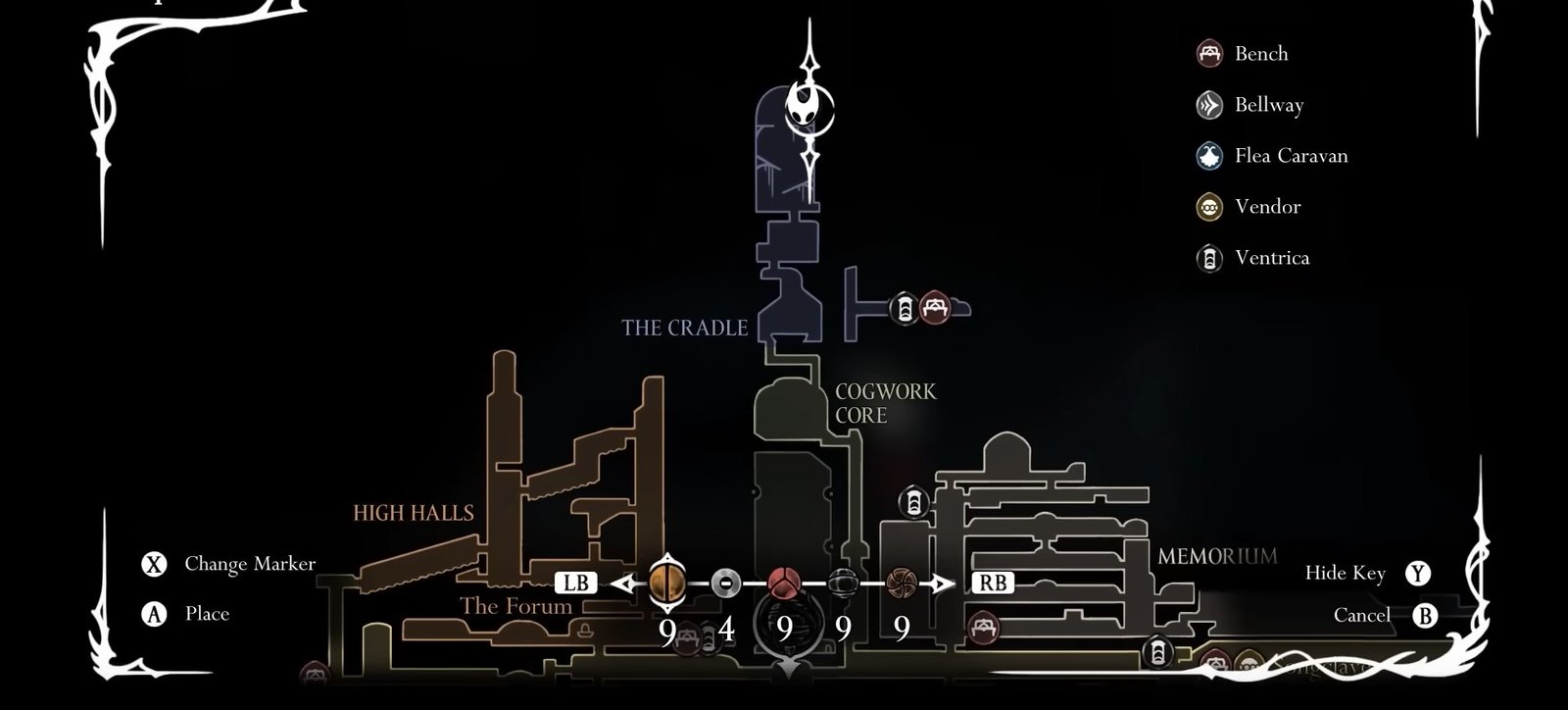Image resolution: width=1568 pixels, height=710 pixels.
Task: Toggle Hide Key
Action: click(x=1347, y=573)
